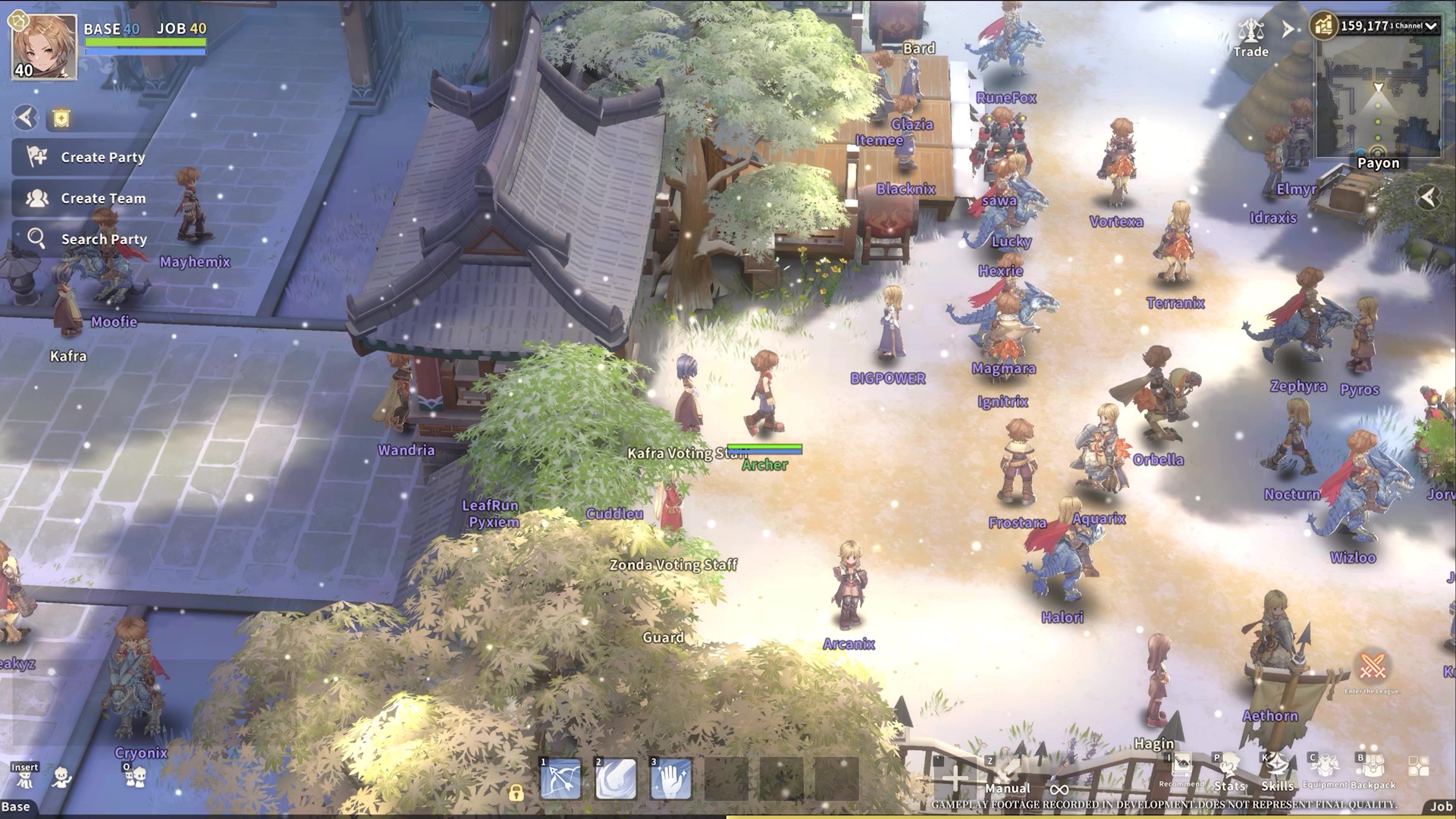Open the Stats panel

pyautogui.click(x=1229, y=772)
